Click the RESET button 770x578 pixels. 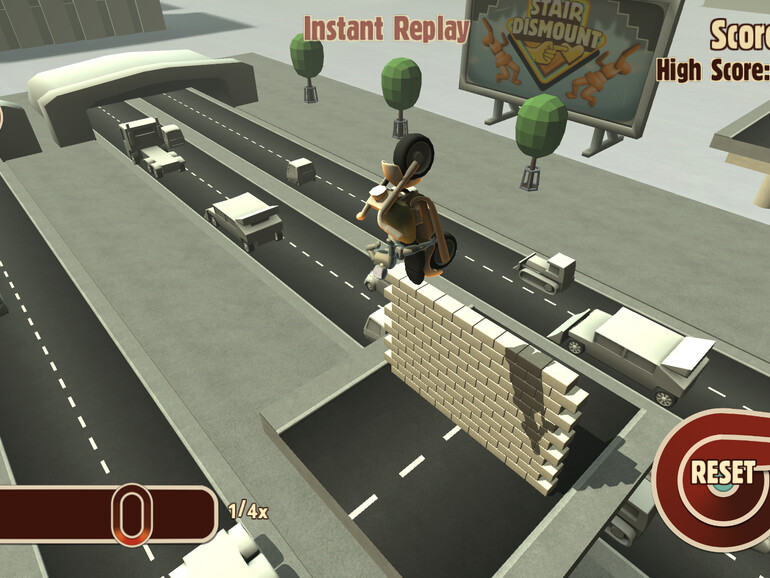720,472
